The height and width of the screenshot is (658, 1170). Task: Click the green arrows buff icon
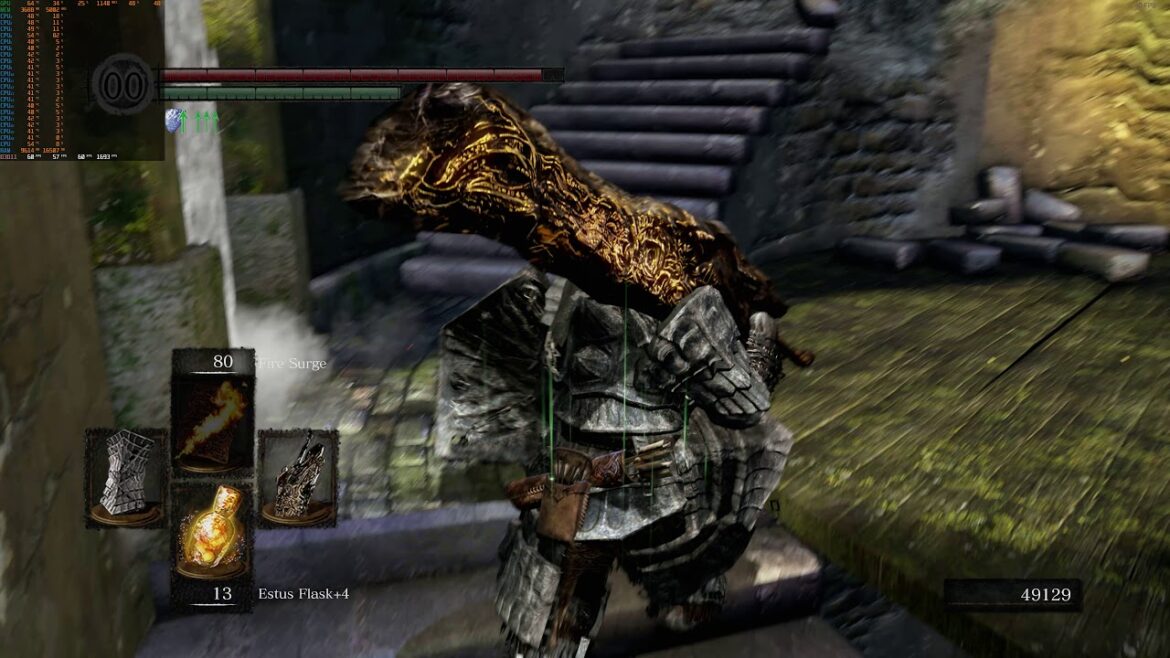point(205,122)
